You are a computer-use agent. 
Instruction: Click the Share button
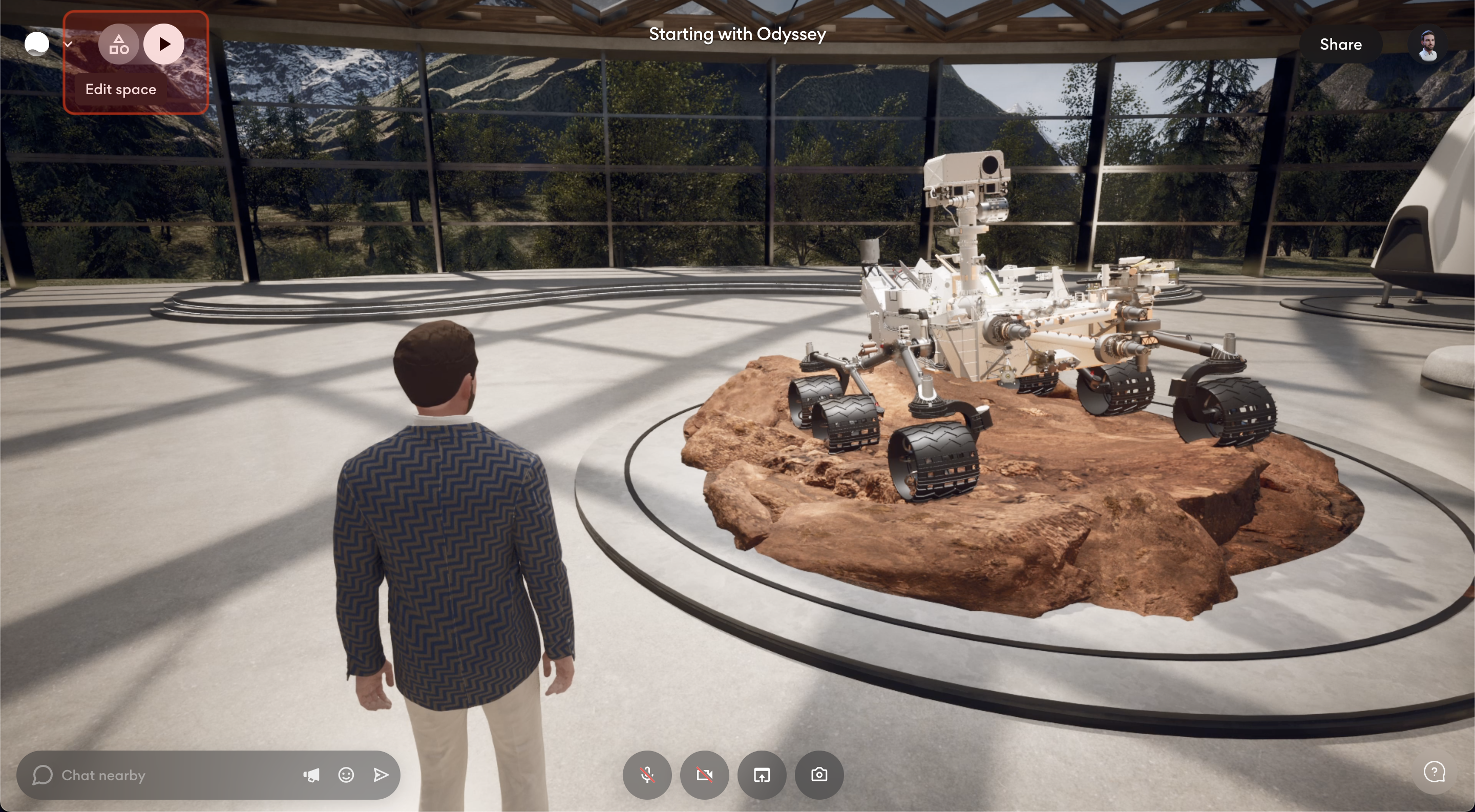point(1340,44)
